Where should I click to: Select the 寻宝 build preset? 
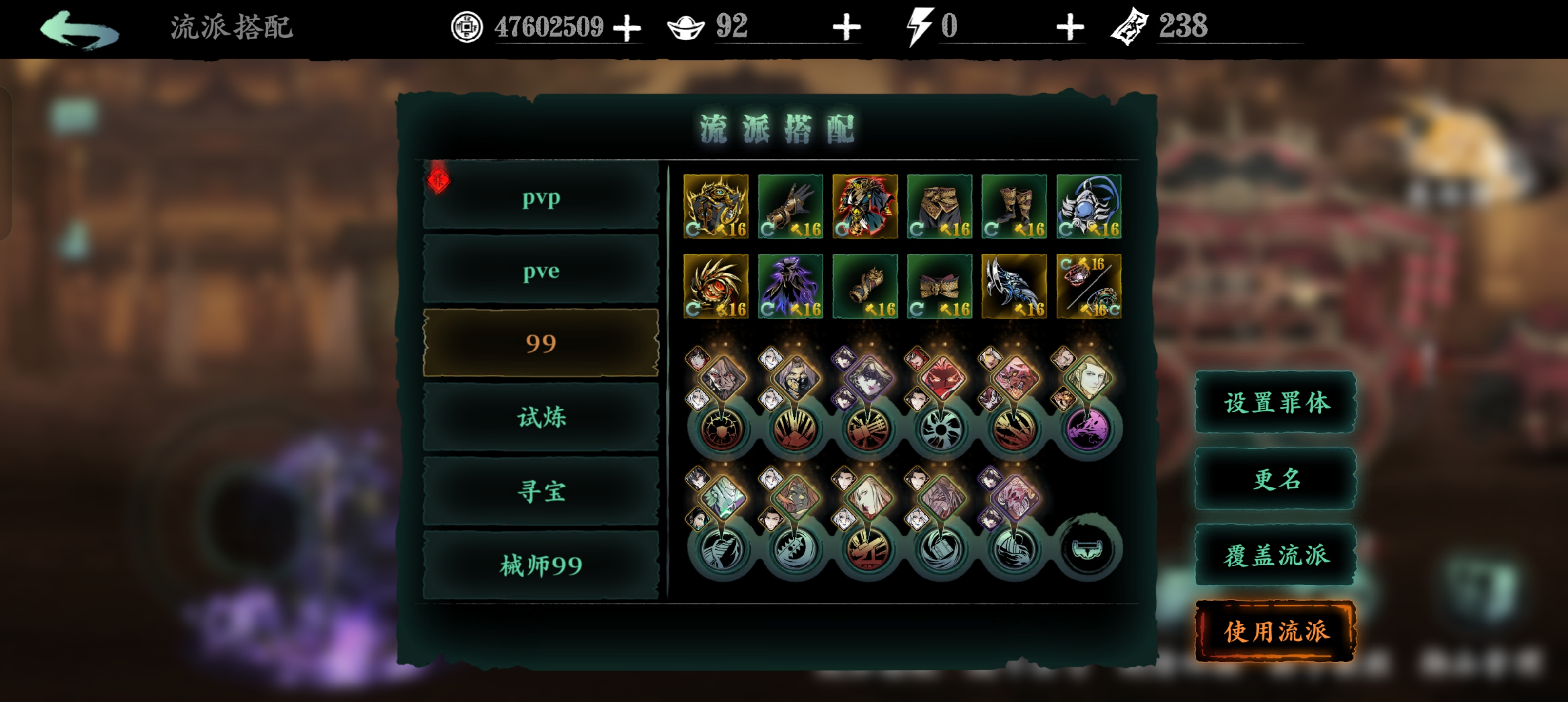pyautogui.click(x=541, y=491)
